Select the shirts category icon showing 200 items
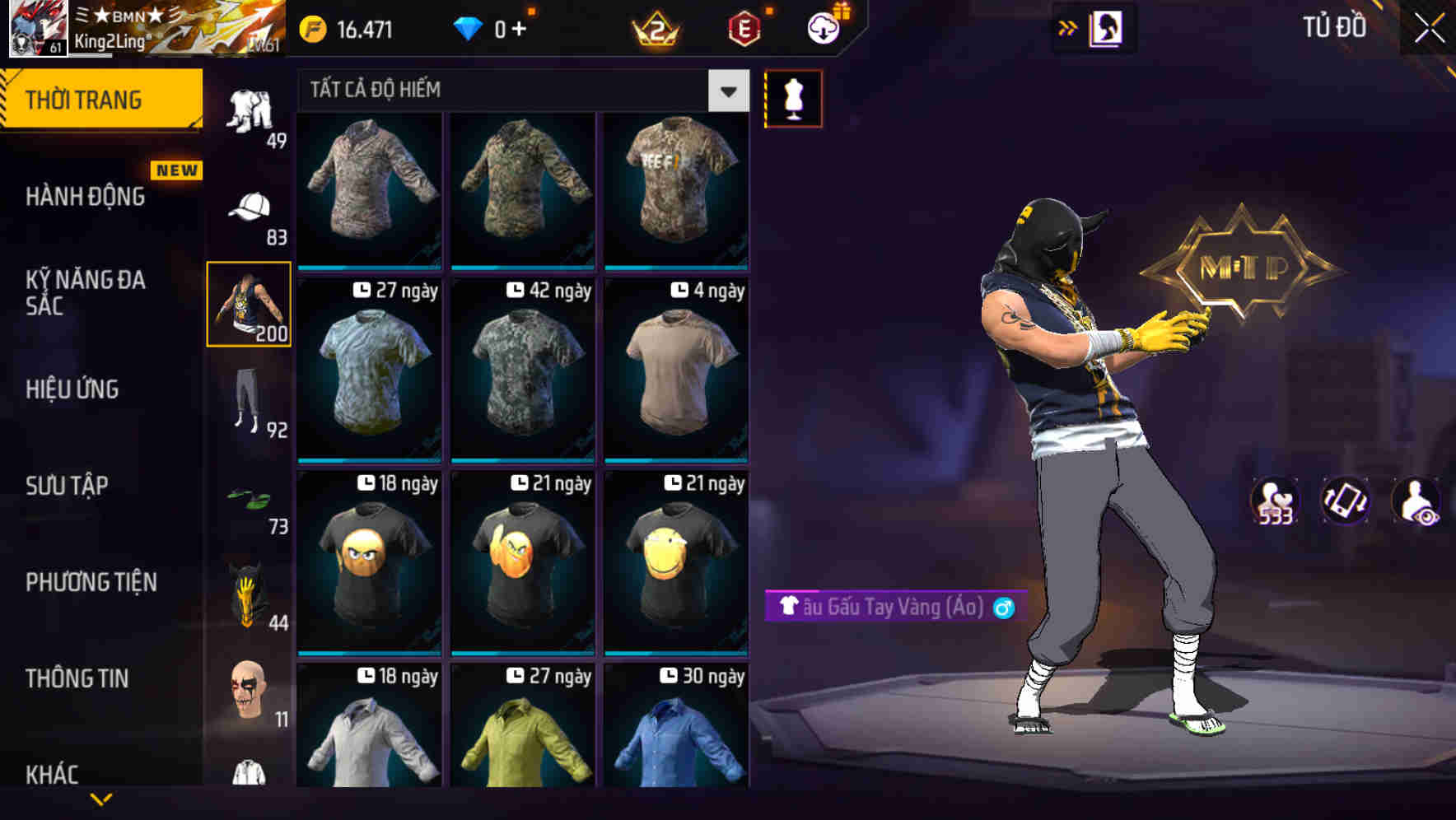The height and width of the screenshot is (820, 1456). [x=250, y=305]
